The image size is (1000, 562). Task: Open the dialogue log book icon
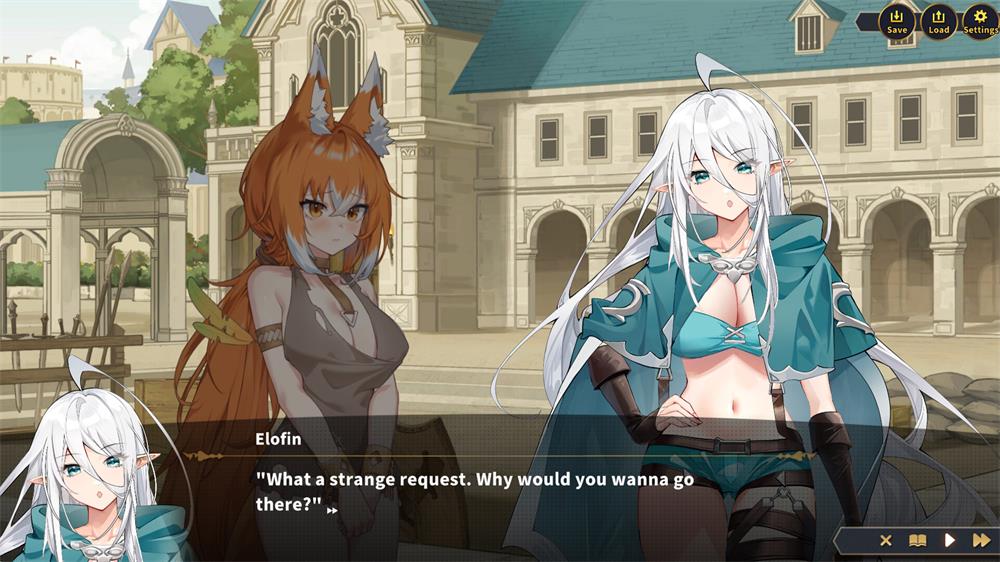pyautogui.click(x=917, y=540)
